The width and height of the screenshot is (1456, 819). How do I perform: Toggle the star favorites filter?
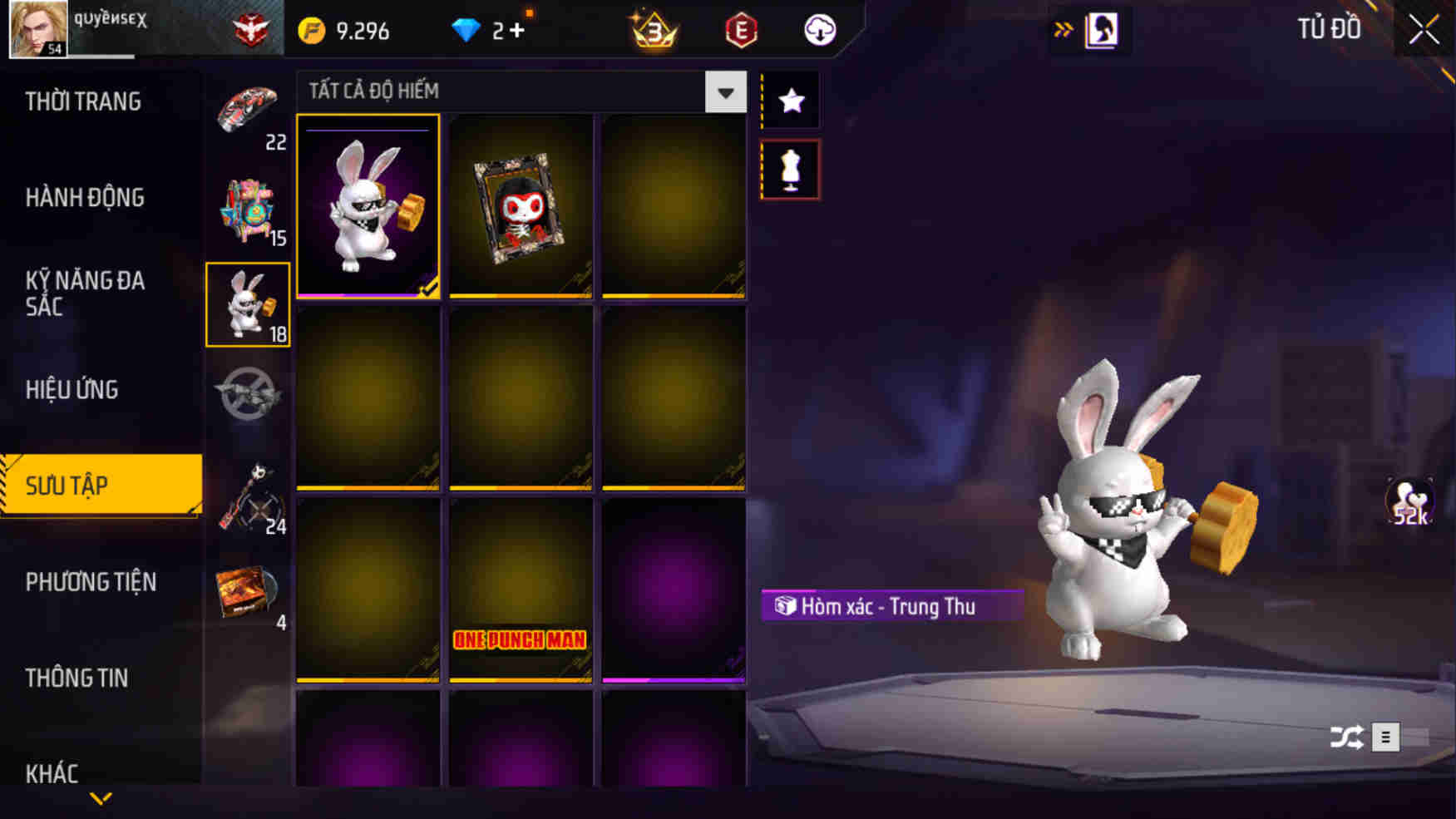click(x=791, y=100)
